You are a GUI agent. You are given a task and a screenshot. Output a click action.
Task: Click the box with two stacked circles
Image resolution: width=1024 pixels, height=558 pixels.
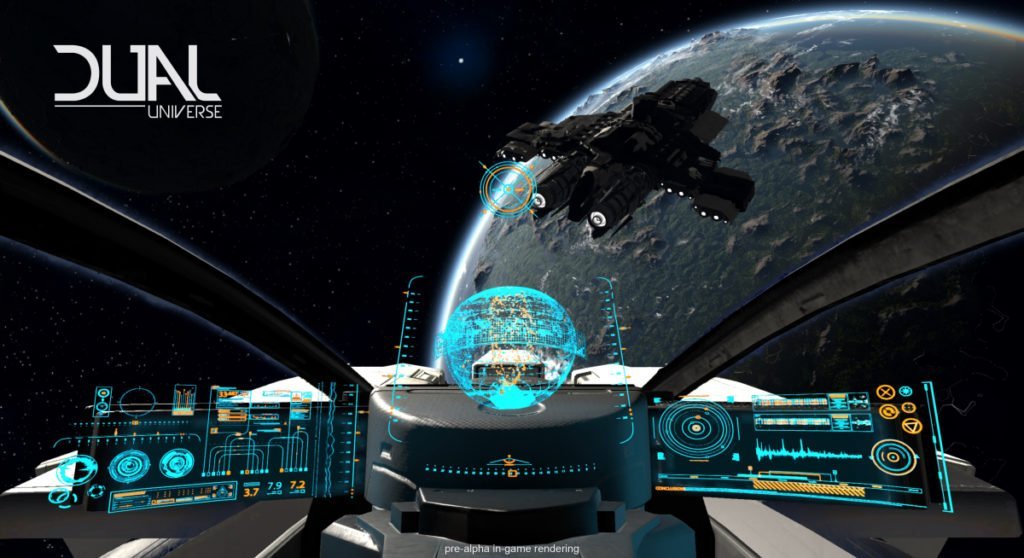coord(102,403)
